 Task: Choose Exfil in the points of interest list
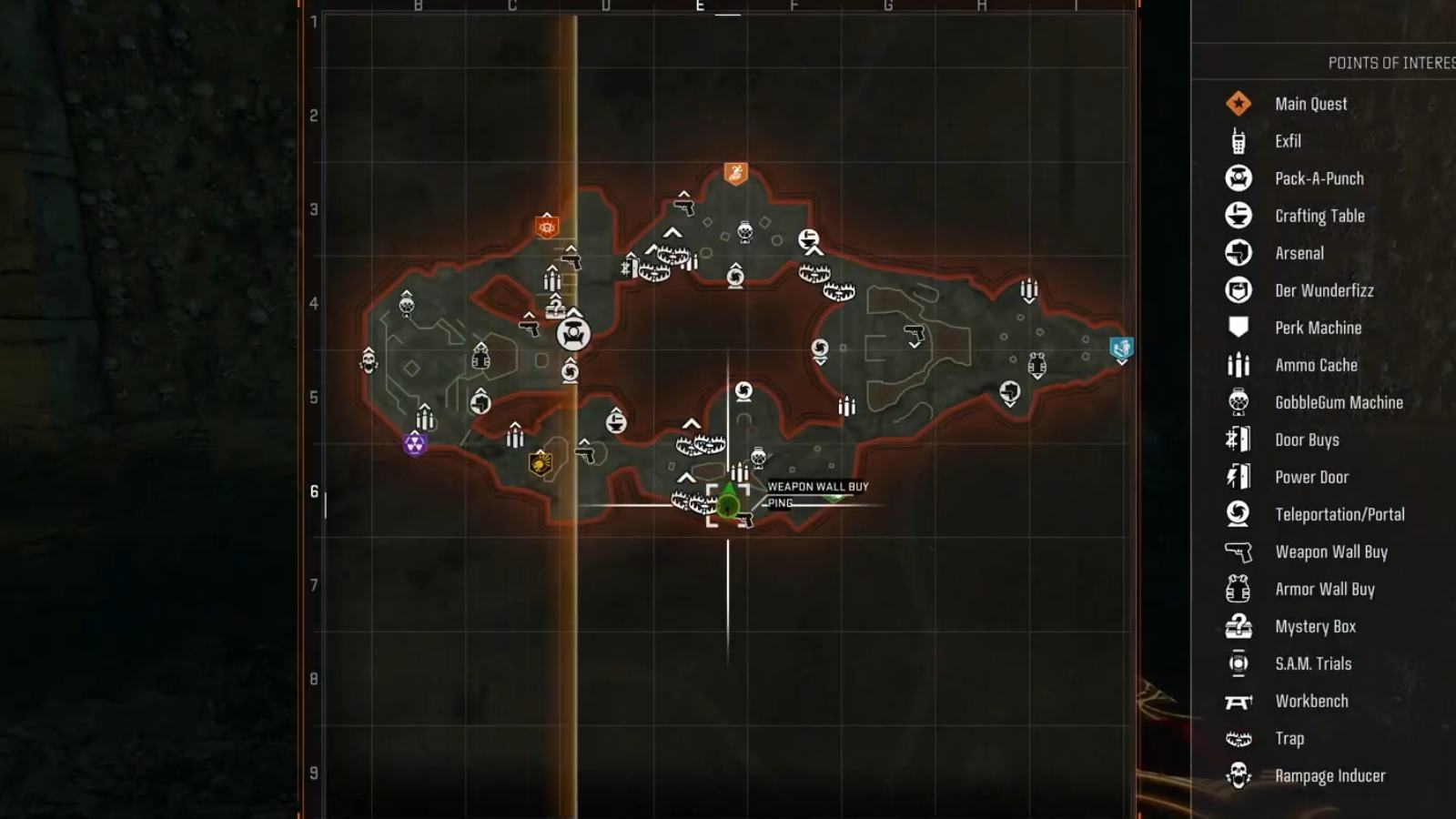pyautogui.click(x=1288, y=141)
